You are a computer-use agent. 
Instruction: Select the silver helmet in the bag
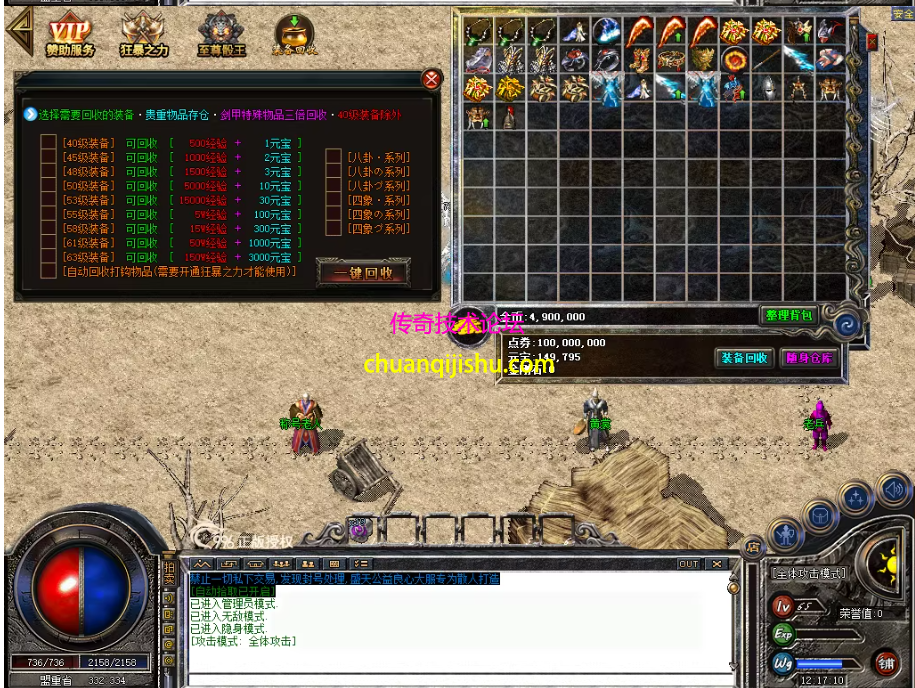click(766, 89)
